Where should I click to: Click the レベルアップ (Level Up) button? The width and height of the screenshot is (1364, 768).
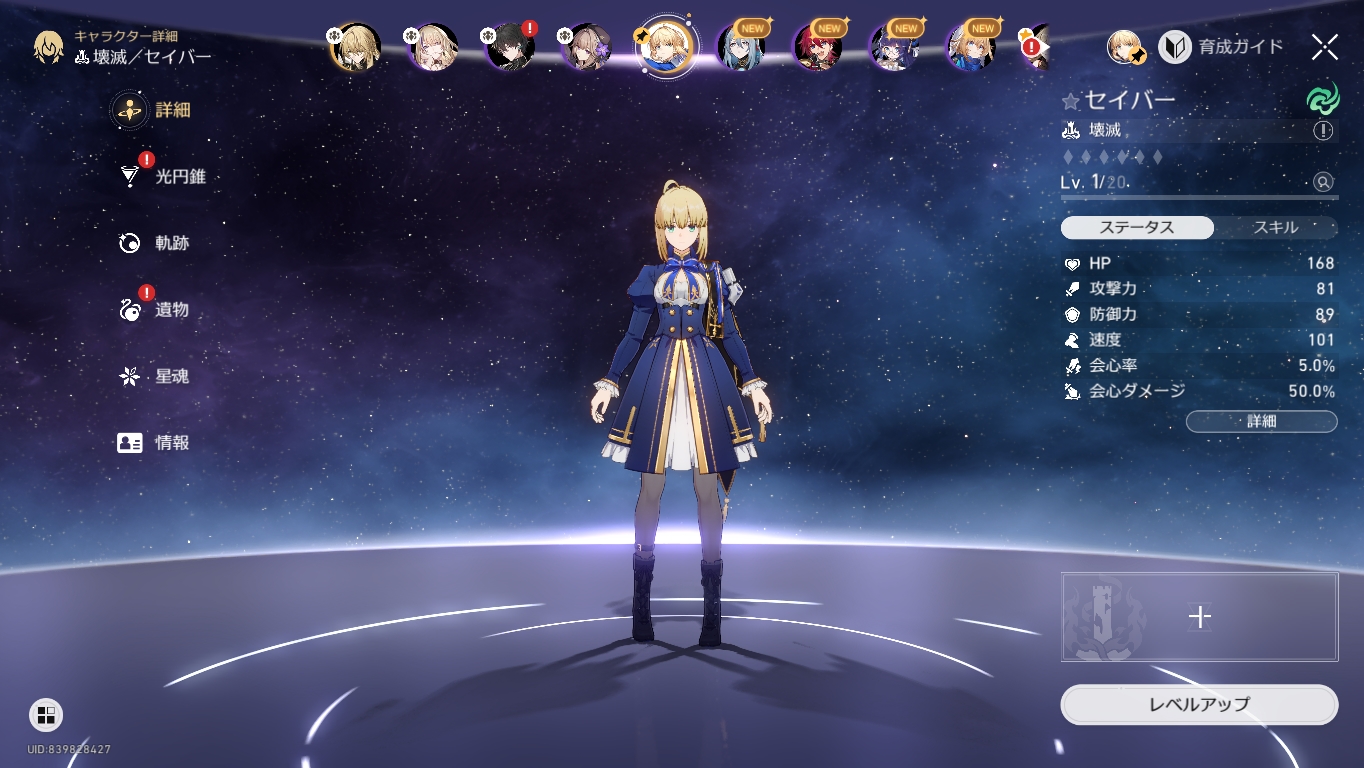coord(1199,704)
